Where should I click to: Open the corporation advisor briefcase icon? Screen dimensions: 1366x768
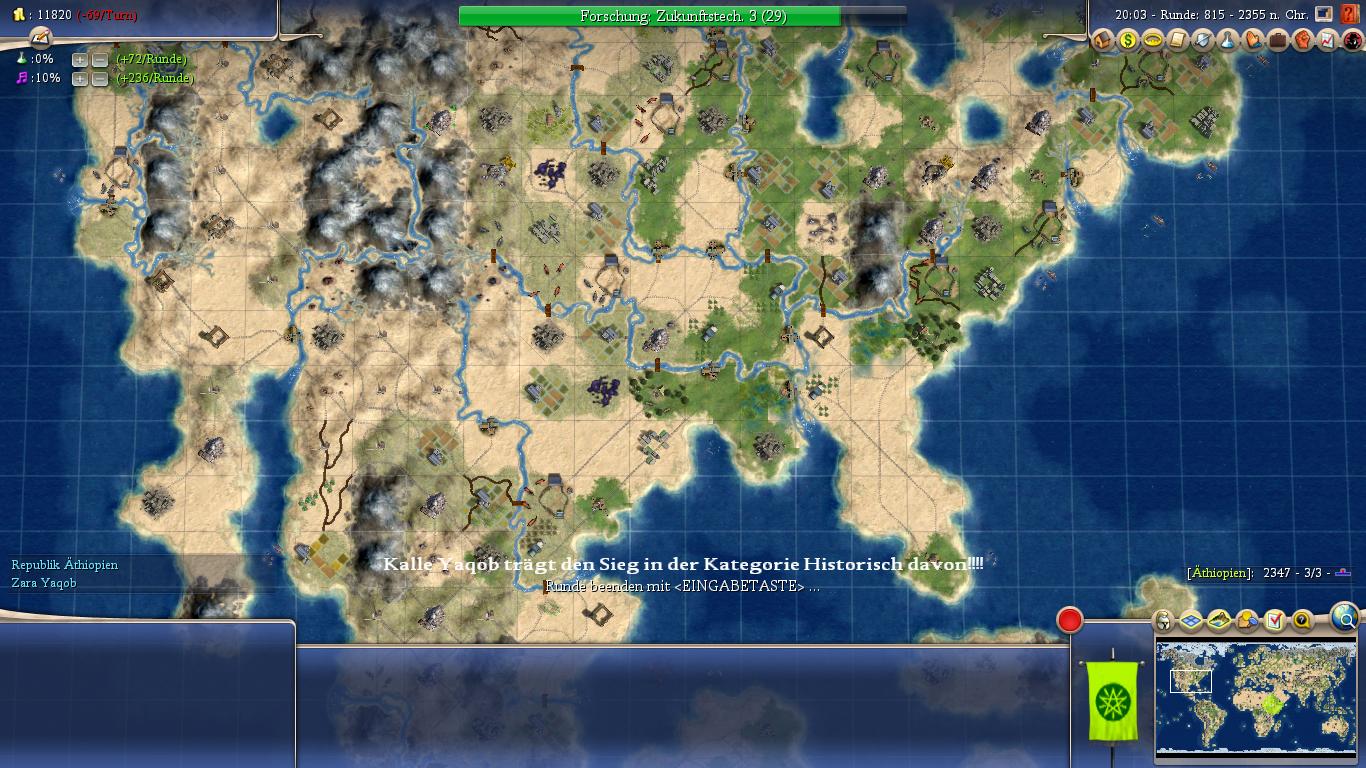[x=1278, y=40]
